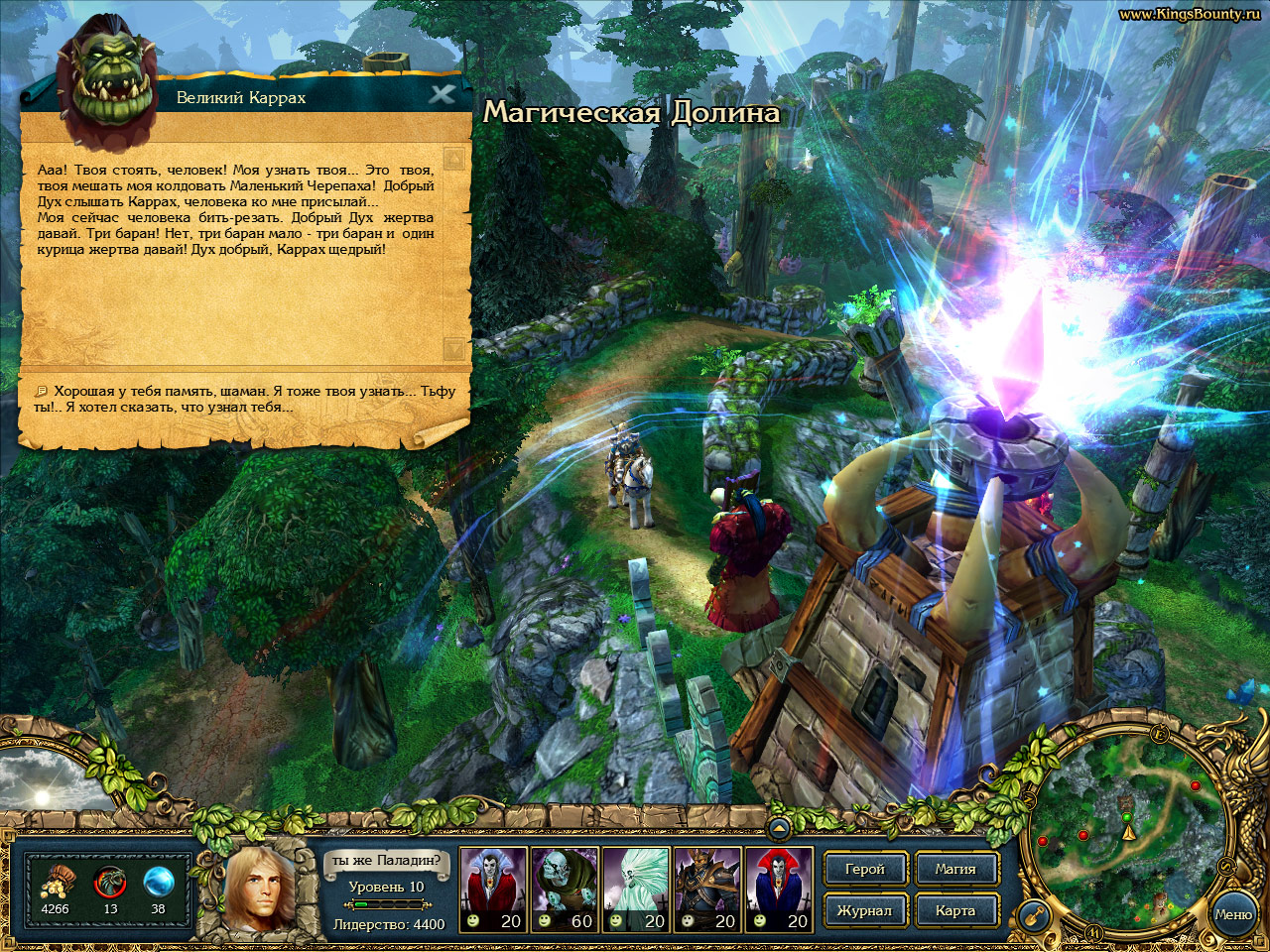1270x952 pixels.
Task: Select the blue-robed vampire army slot
Action: tap(779, 890)
